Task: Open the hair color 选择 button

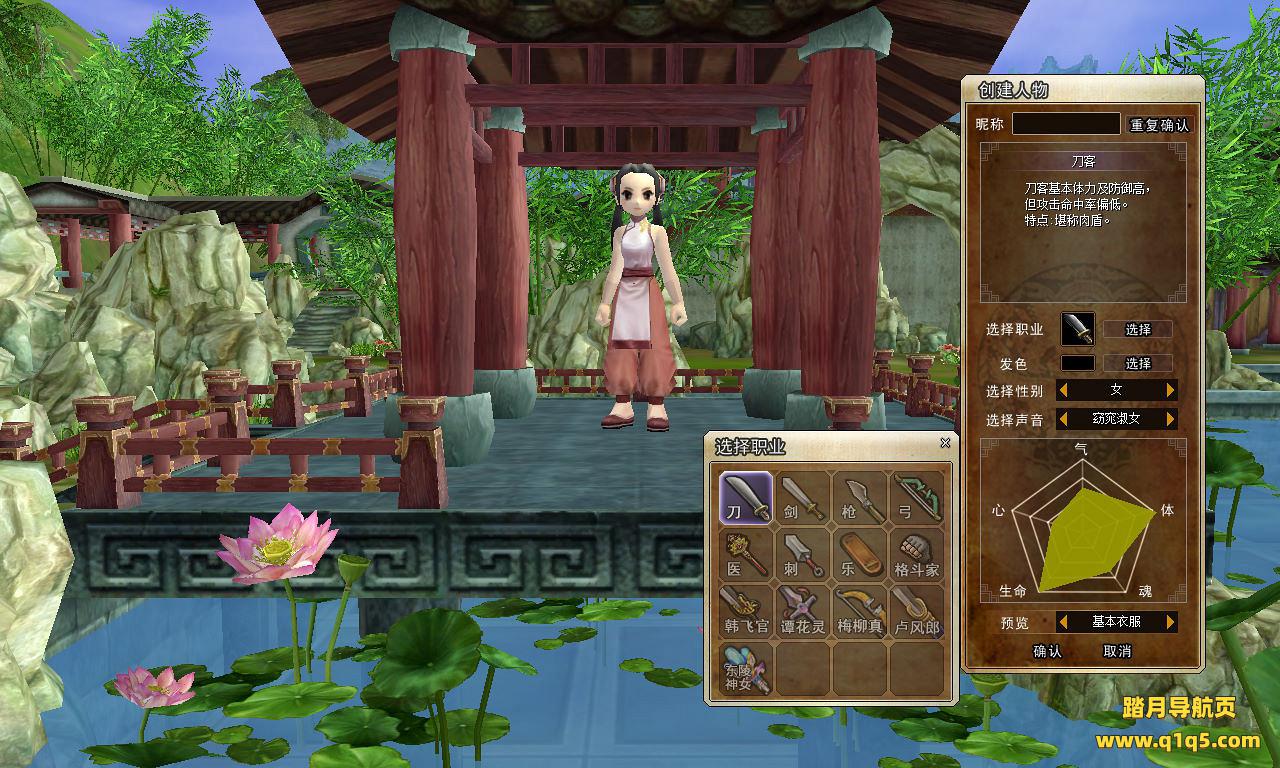Action: [x=1138, y=363]
